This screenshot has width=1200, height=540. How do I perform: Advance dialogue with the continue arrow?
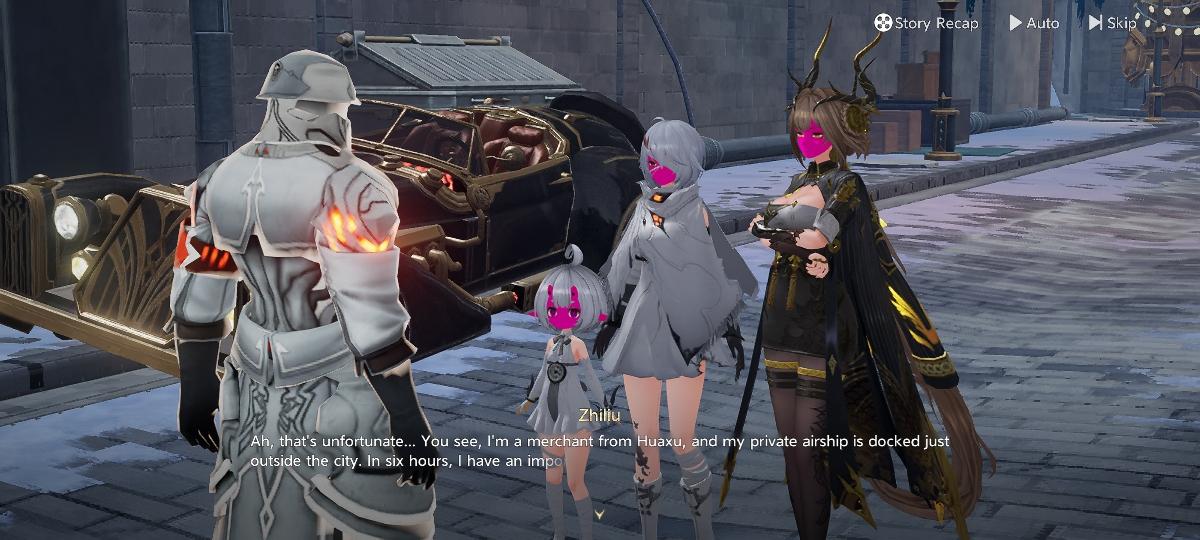600,514
